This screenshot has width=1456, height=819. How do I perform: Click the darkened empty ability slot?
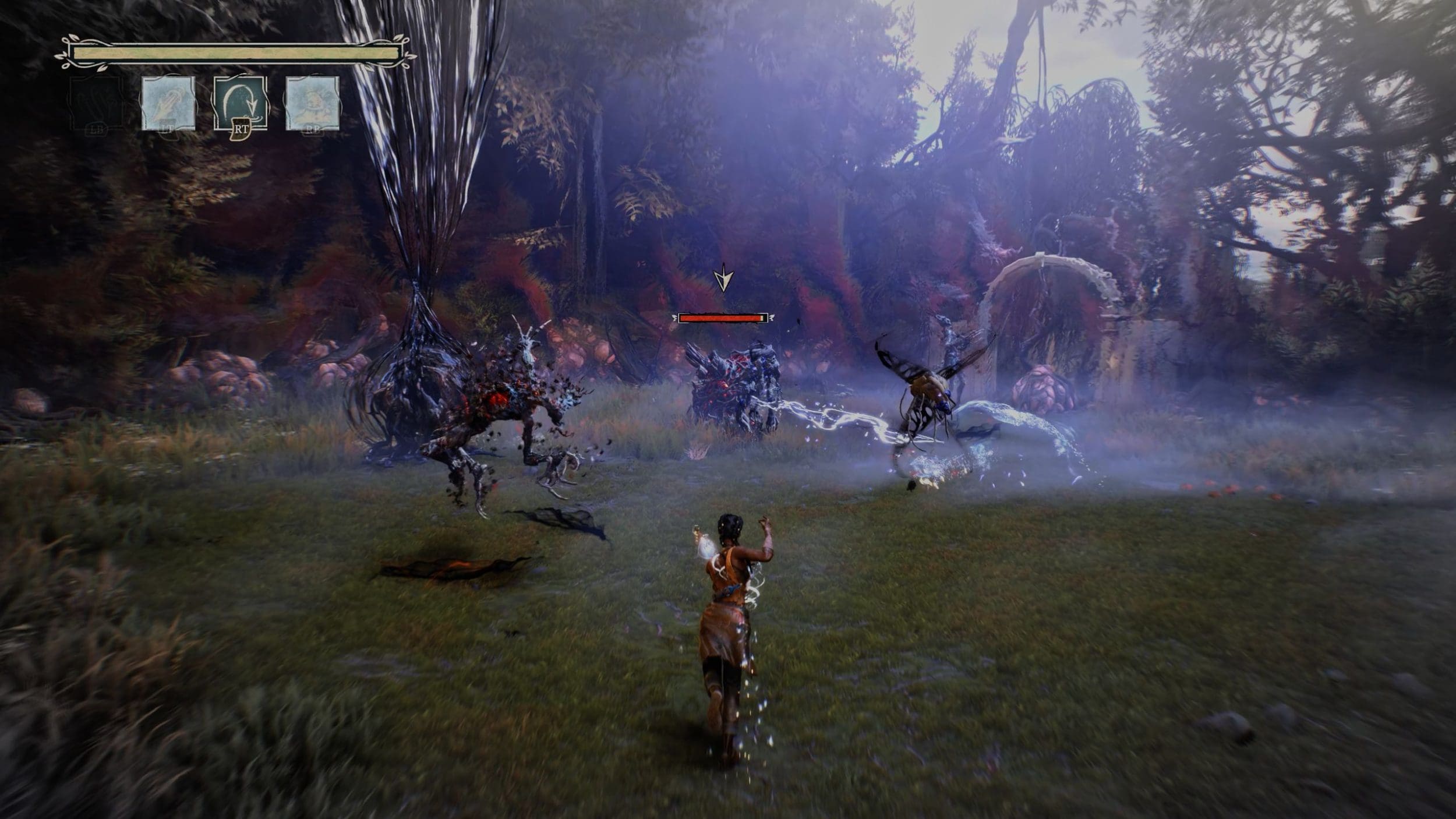click(97, 103)
